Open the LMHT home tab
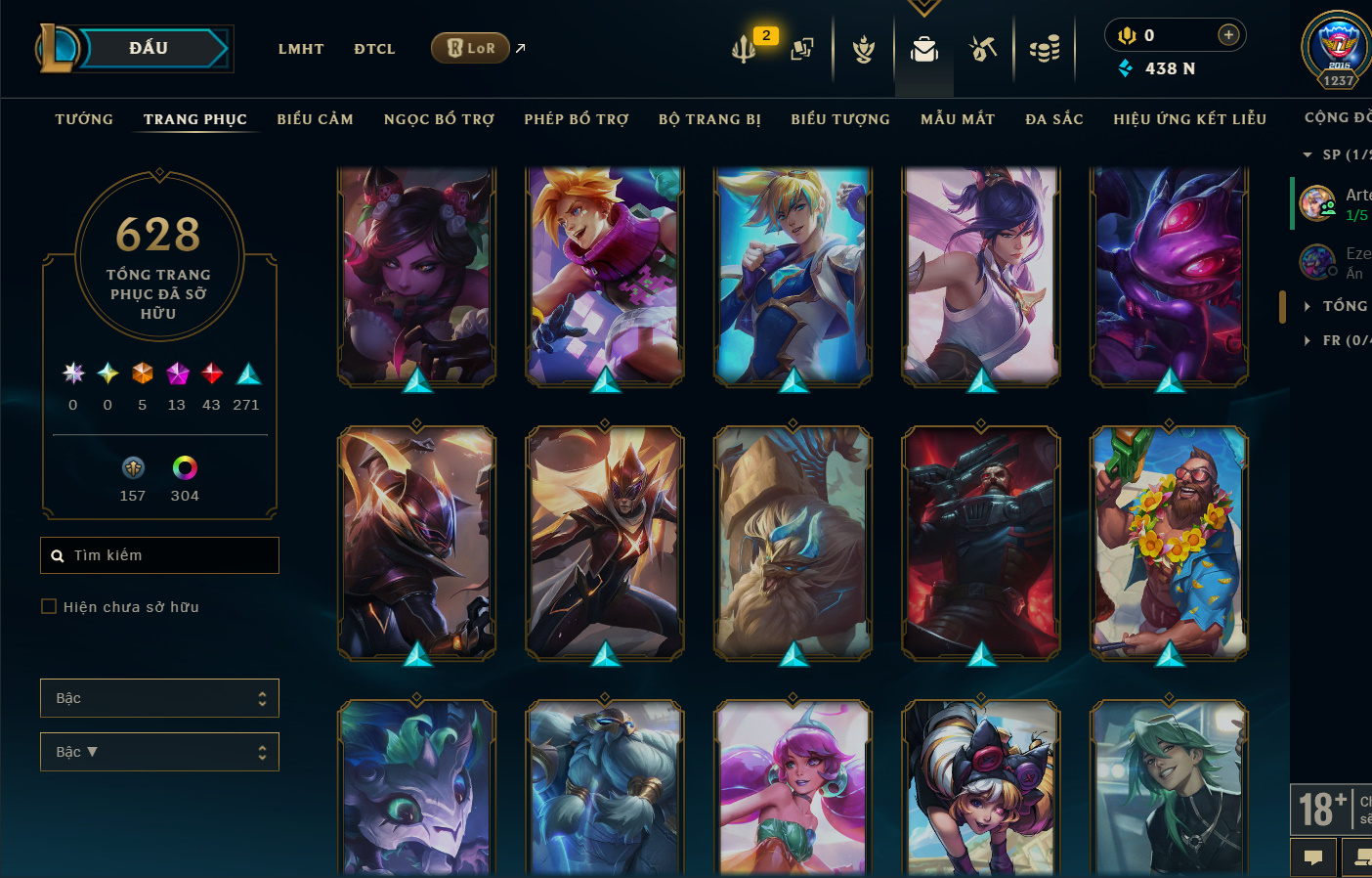This screenshot has width=1372, height=878. pyautogui.click(x=301, y=49)
